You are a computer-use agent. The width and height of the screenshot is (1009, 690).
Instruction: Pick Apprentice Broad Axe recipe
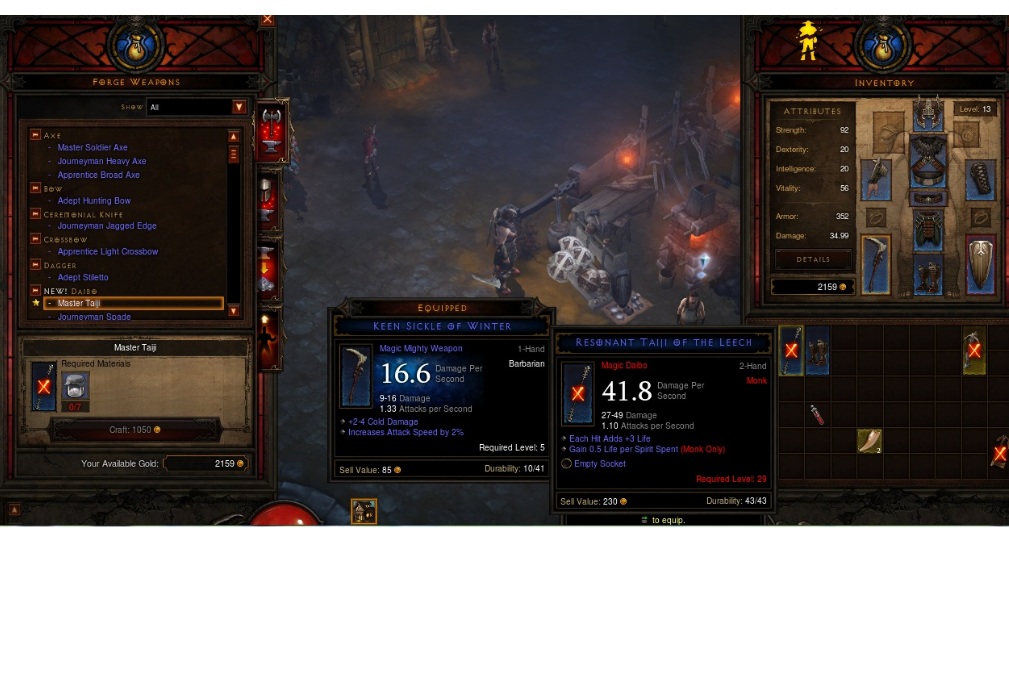98,175
